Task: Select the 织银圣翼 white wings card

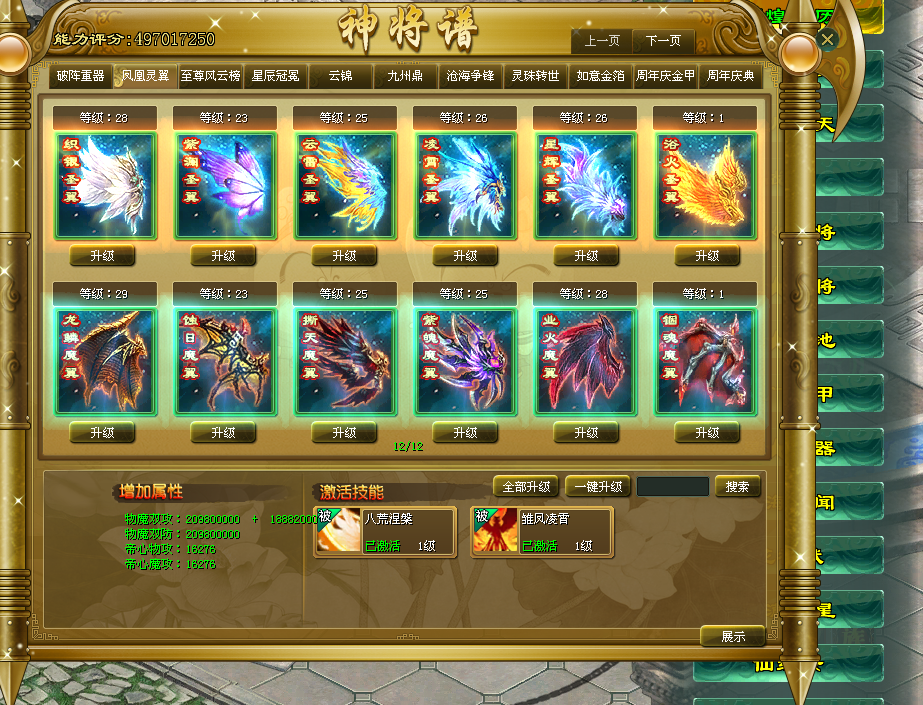Action: point(105,186)
